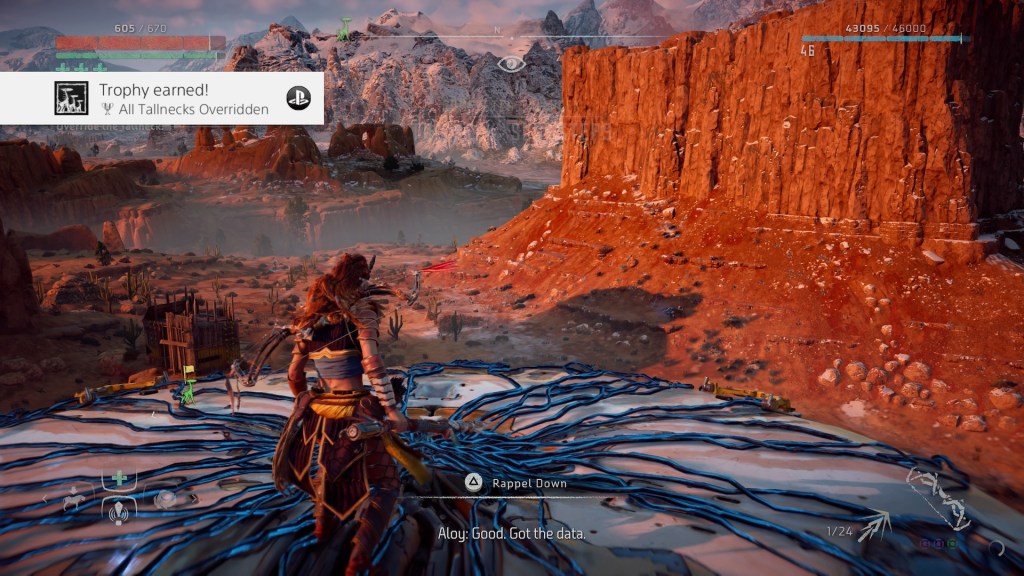Cycle tools with the left arrow
This screenshot has height=576, width=1024.
[x=44, y=498]
